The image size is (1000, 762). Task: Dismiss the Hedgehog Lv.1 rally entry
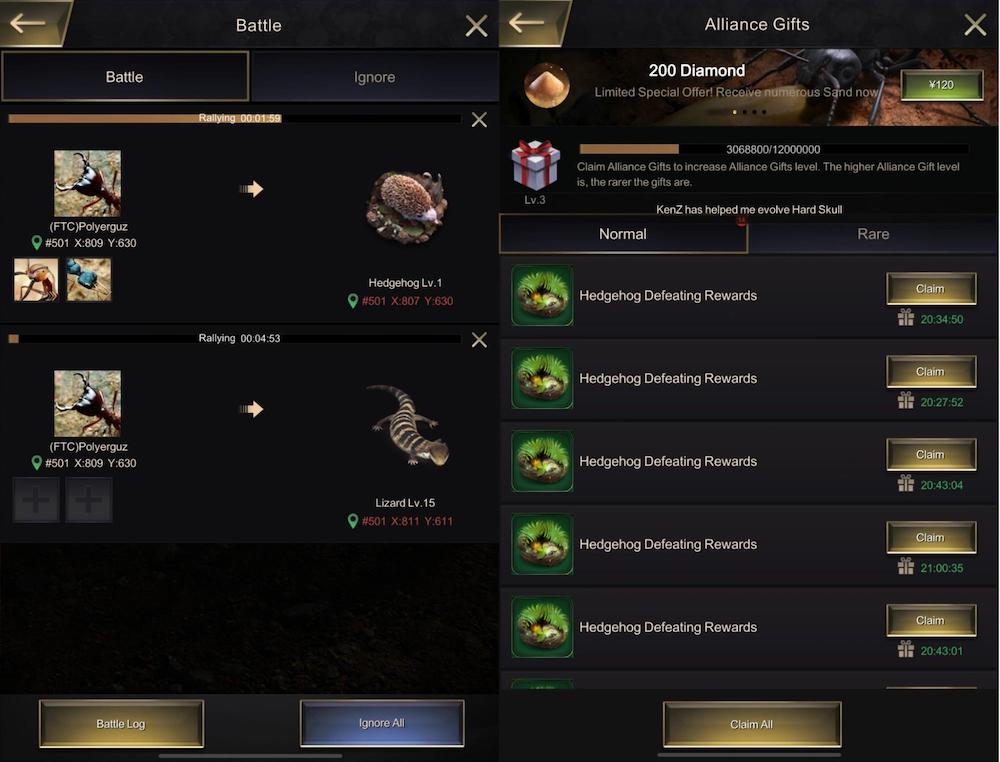tap(479, 120)
